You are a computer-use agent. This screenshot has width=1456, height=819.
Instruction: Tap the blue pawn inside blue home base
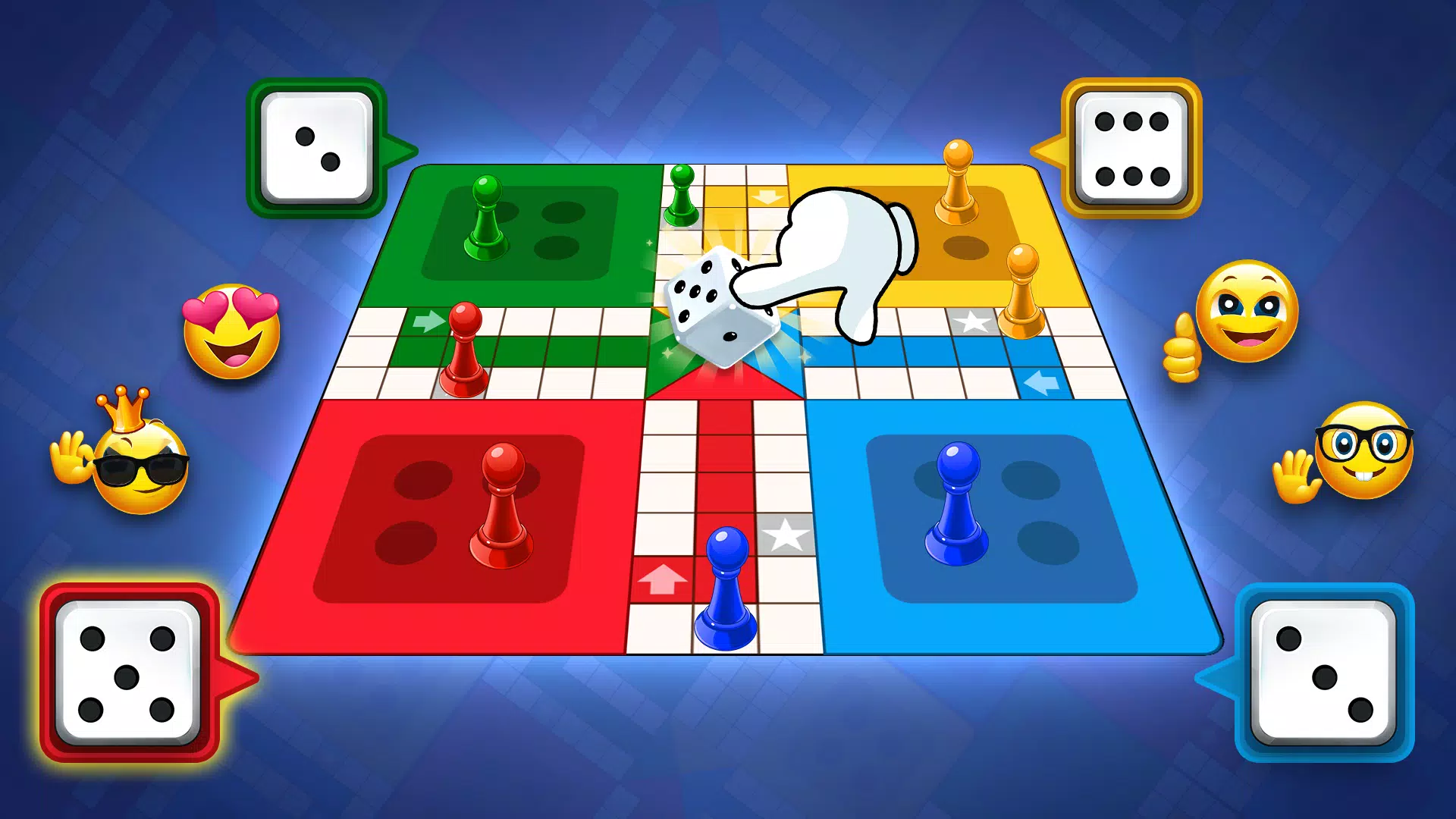[x=955, y=500]
